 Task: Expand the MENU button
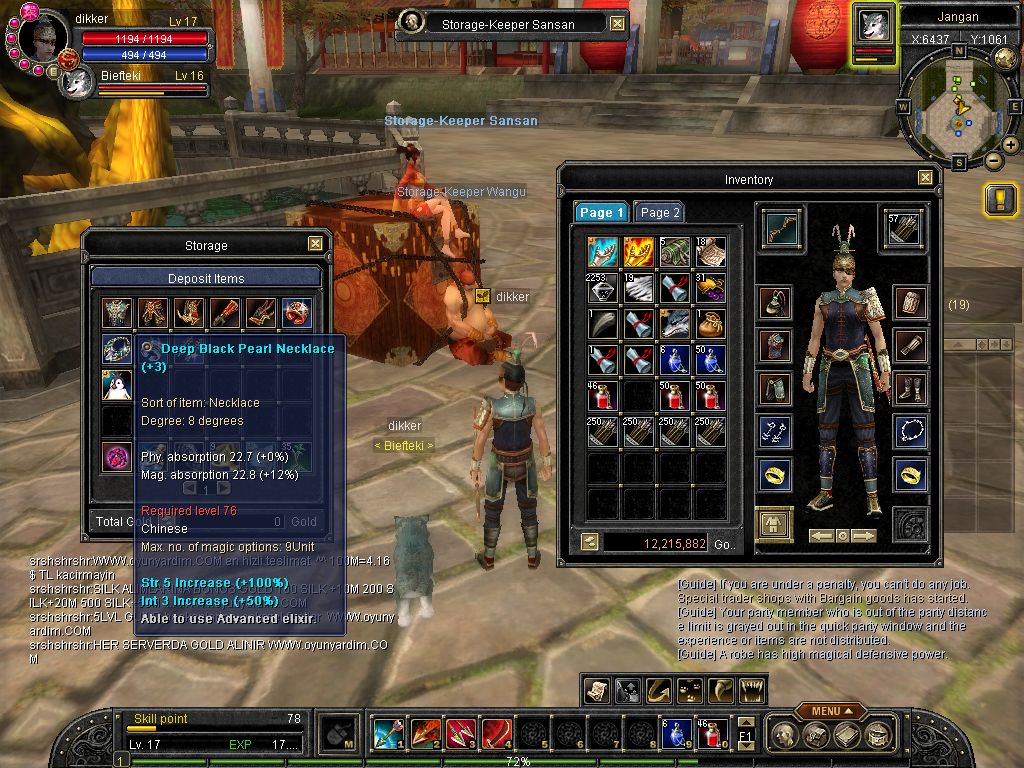point(830,711)
